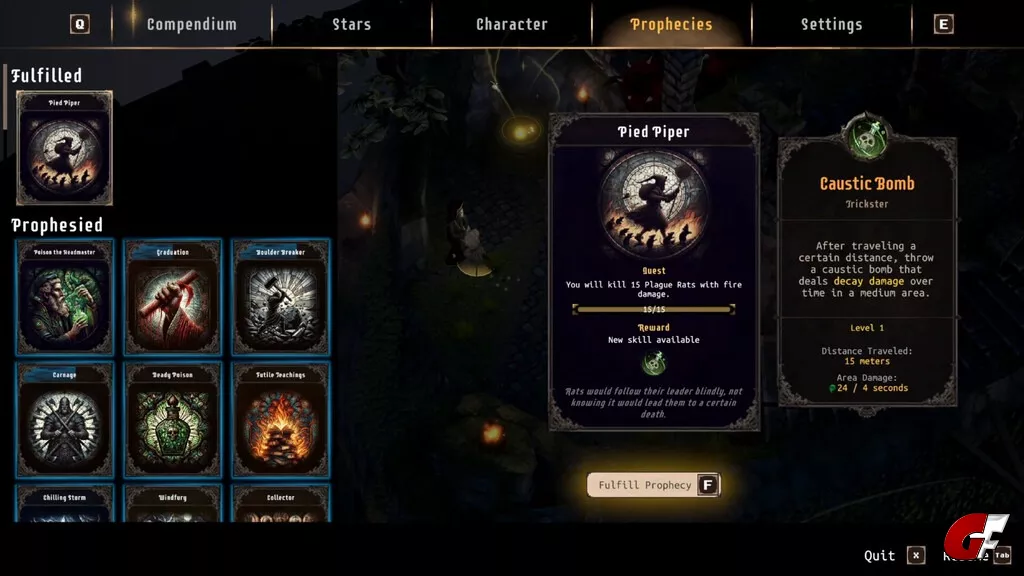The image size is (1024, 576).
Task: Click the Caustic Bomb reward skill icon
Action: click(x=654, y=363)
